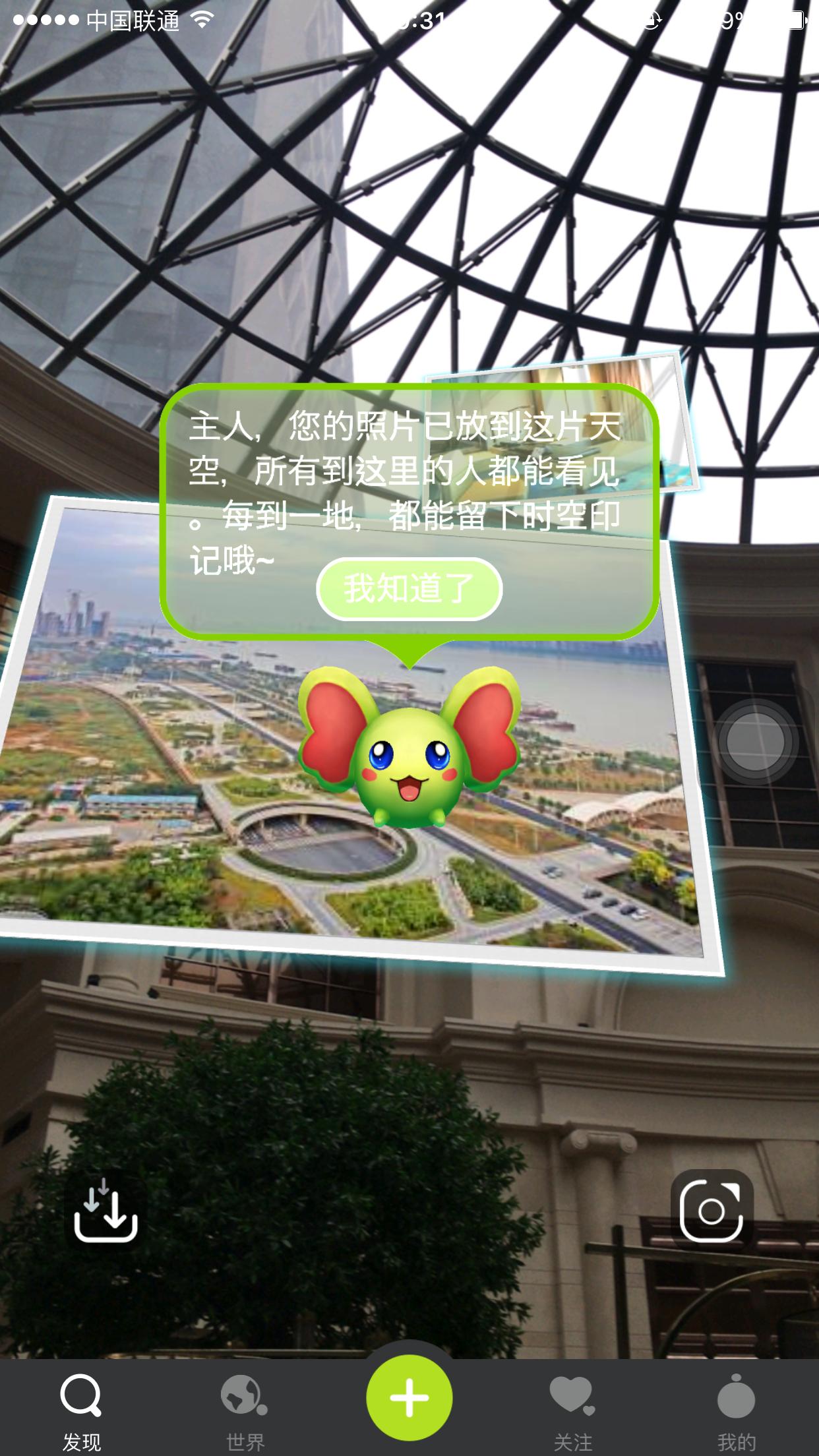Click the download tray icon
This screenshot has width=819, height=1456.
point(106,1211)
